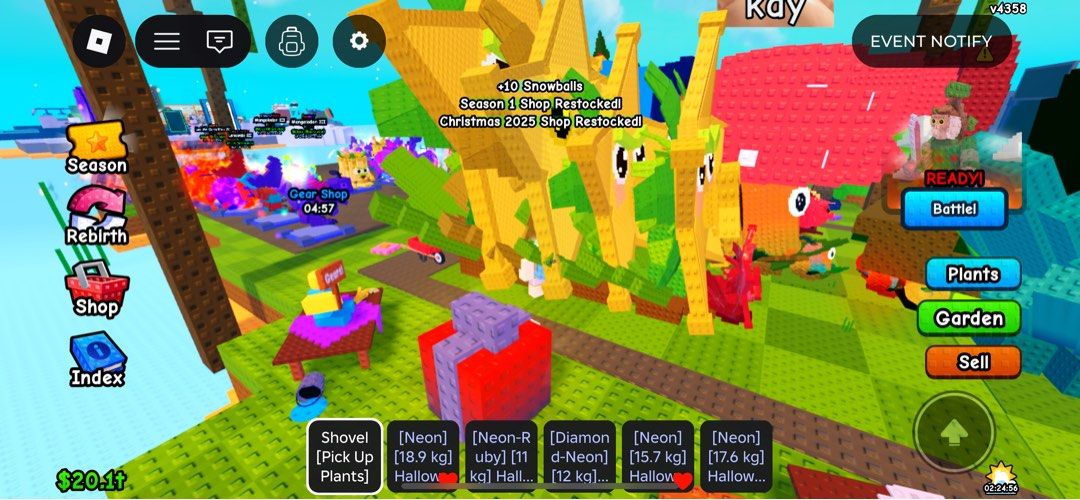Select the Shovel hotbar slot

[344, 456]
